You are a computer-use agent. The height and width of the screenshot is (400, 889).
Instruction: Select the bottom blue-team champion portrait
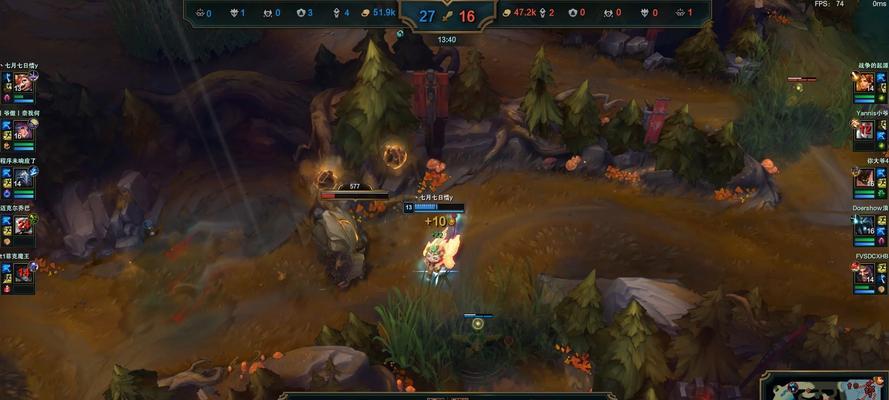(22, 275)
